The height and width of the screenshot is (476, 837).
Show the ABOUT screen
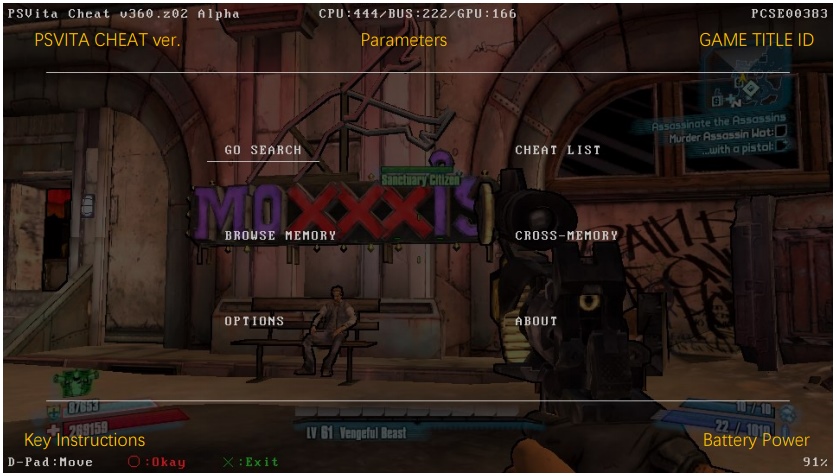coord(536,322)
